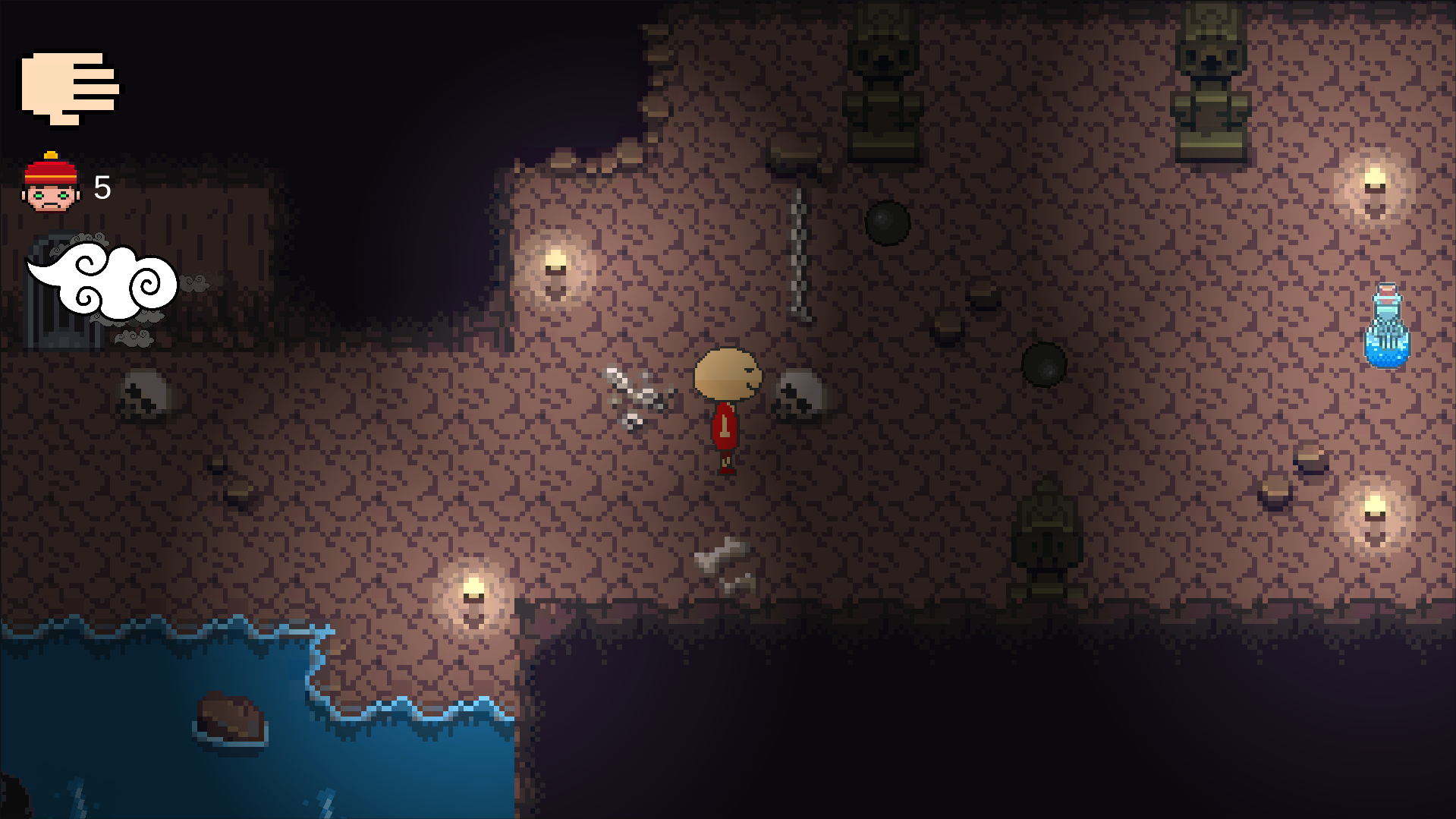The image size is (1456, 819).
Task: Activate the white cloud ability icon
Action: pyautogui.click(x=102, y=282)
